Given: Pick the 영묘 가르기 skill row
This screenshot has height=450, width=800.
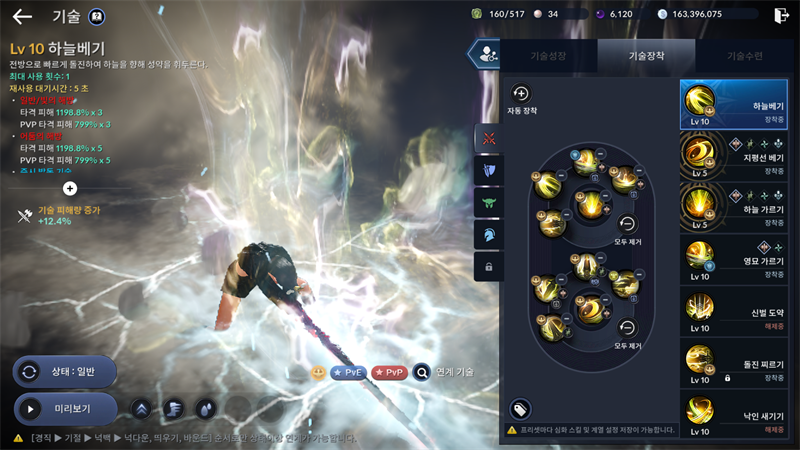Looking at the screenshot, I should click(737, 257).
